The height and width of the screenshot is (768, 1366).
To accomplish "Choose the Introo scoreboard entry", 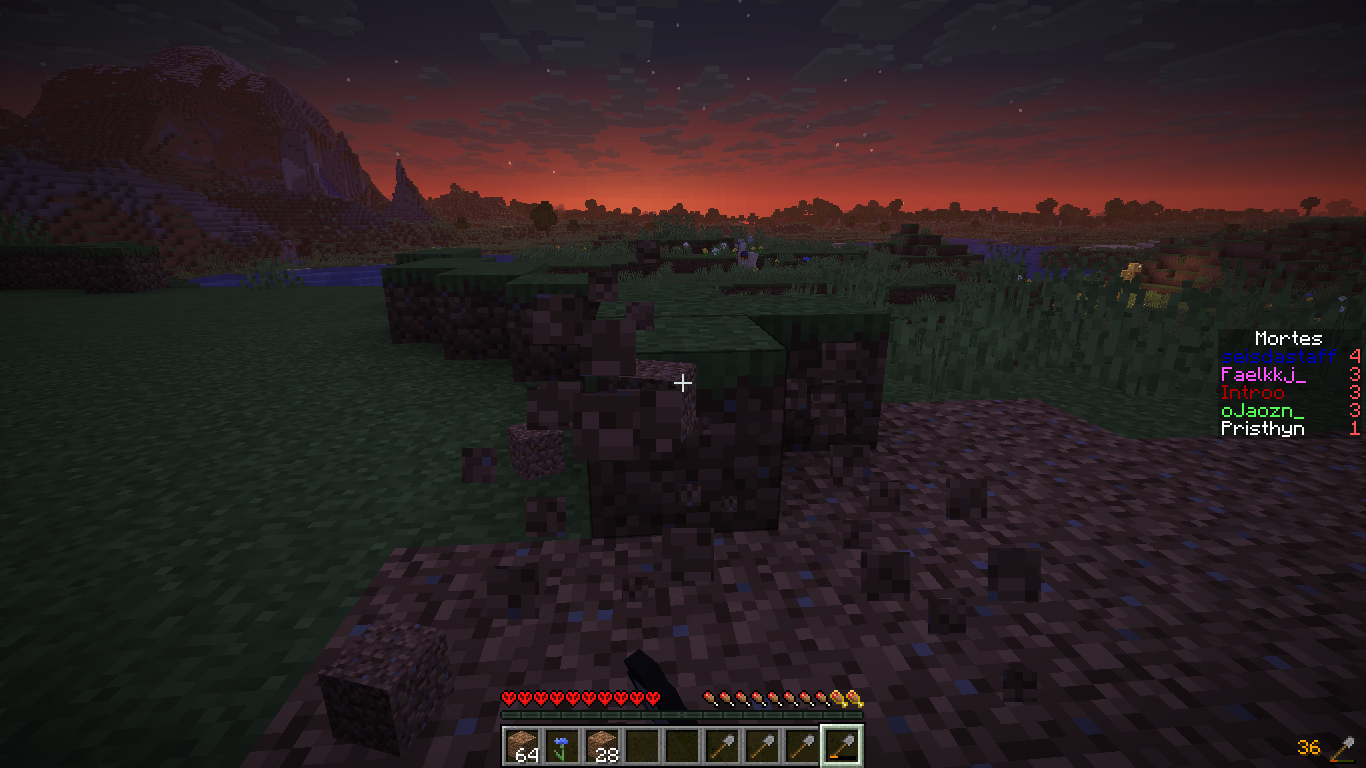I will (1252, 393).
